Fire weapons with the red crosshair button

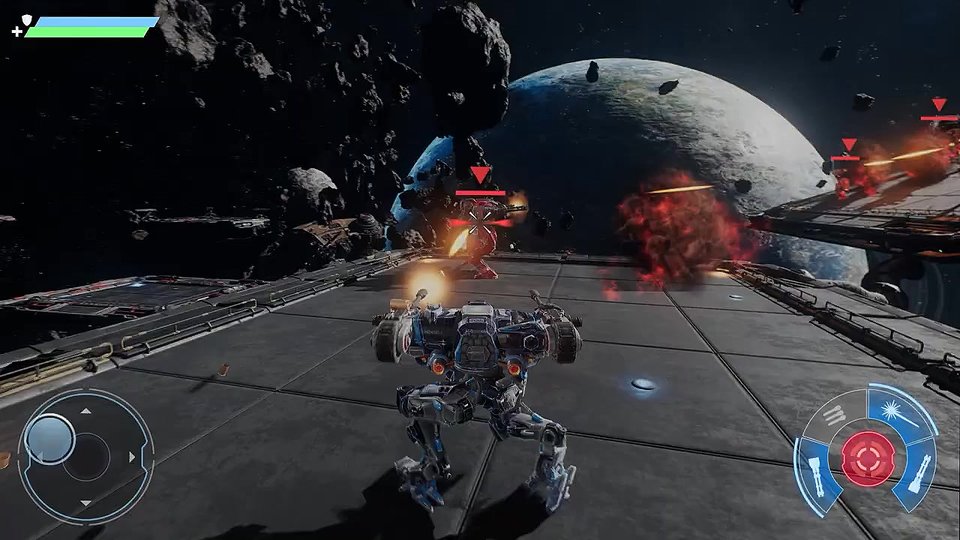(866, 457)
